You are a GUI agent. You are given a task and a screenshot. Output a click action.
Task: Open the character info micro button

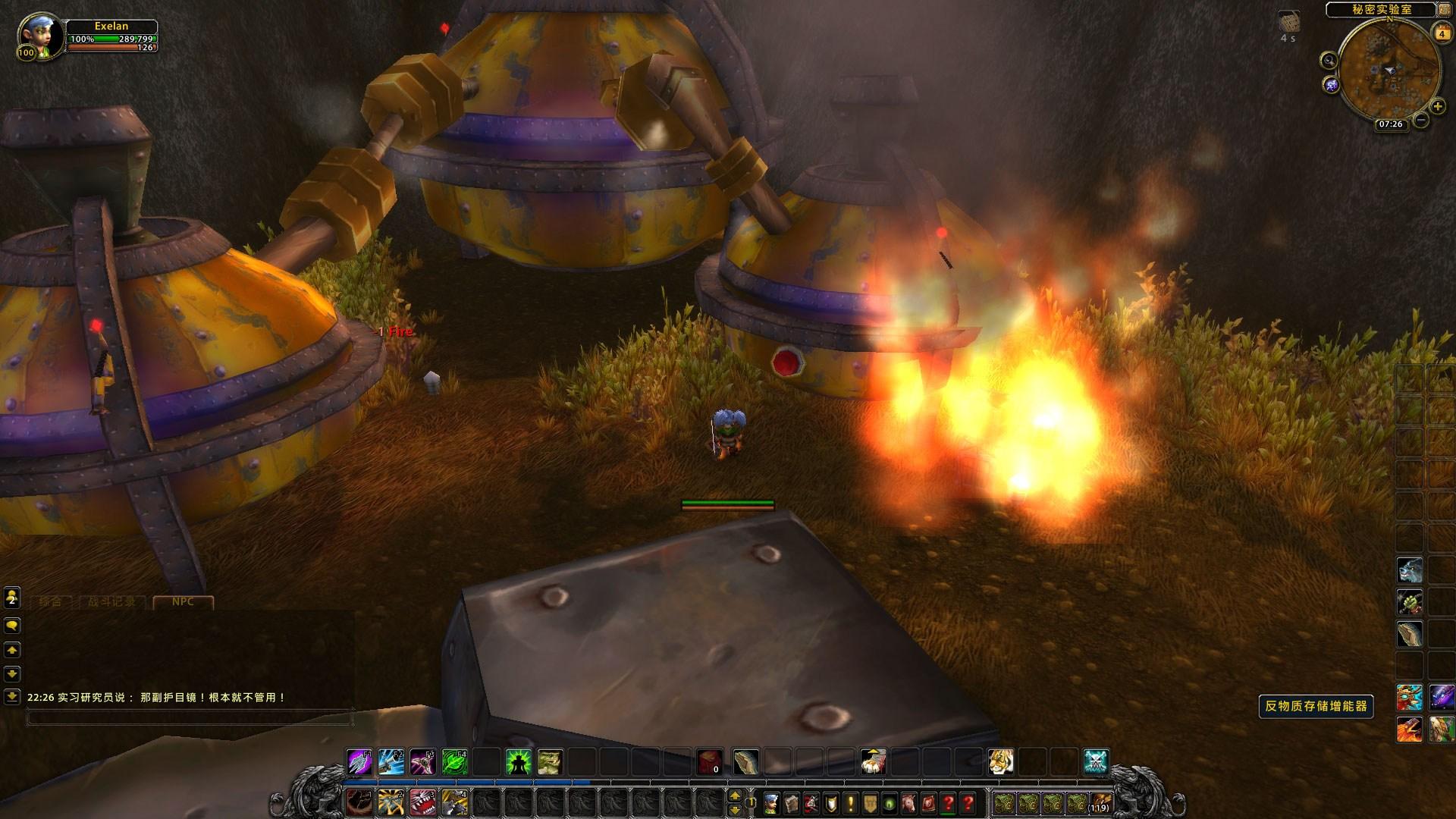(x=771, y=802)
